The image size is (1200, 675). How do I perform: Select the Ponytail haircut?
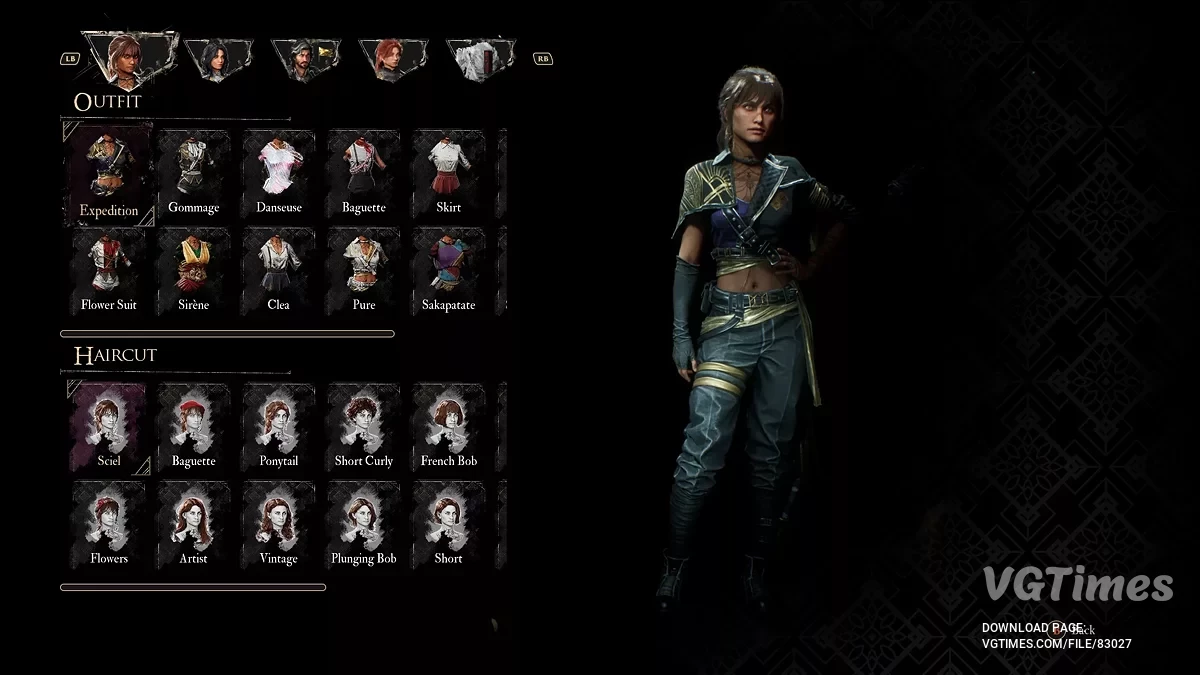(x=278, y=426)
